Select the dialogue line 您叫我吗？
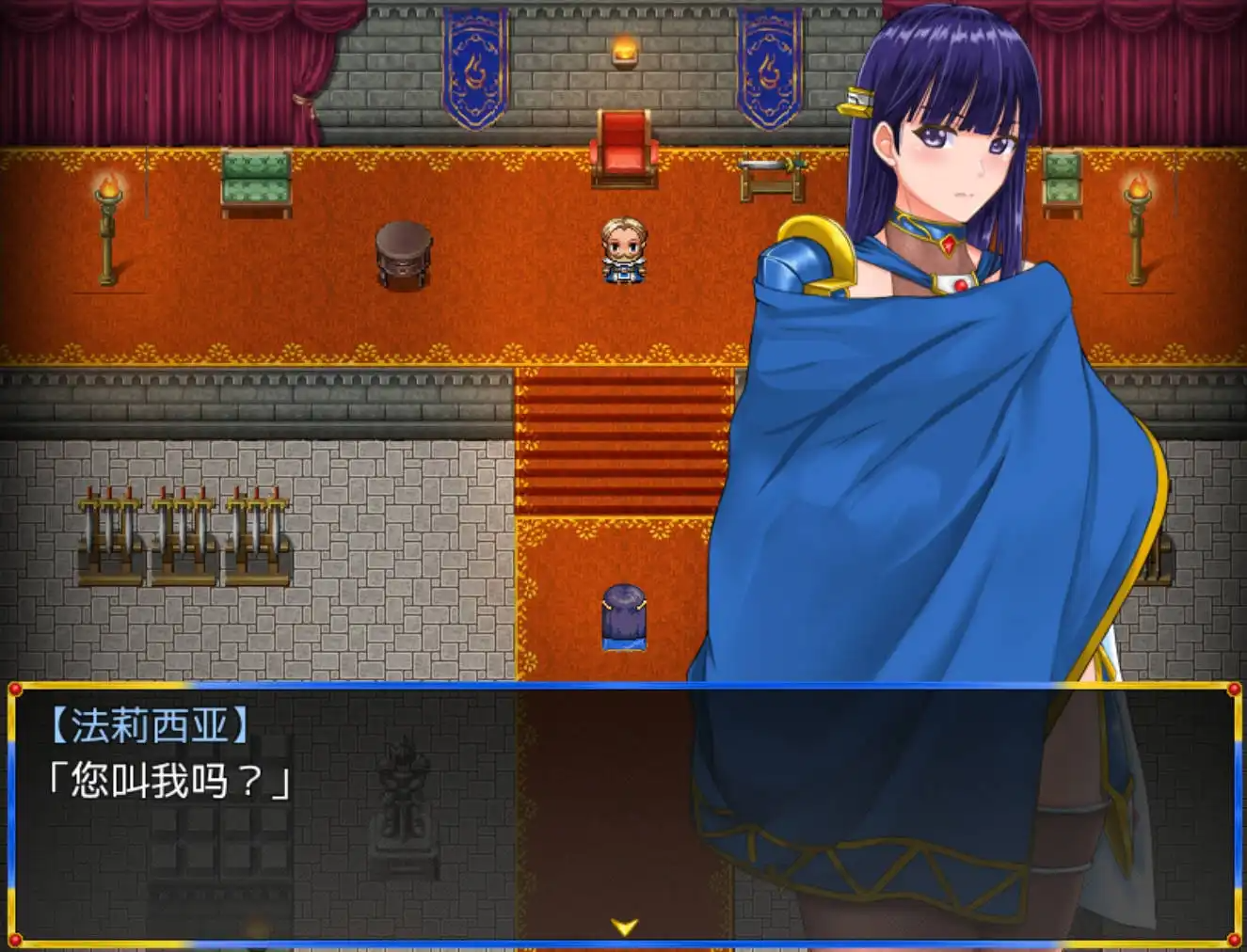Viewport: 1247px width, 952px height. (169, 778)
